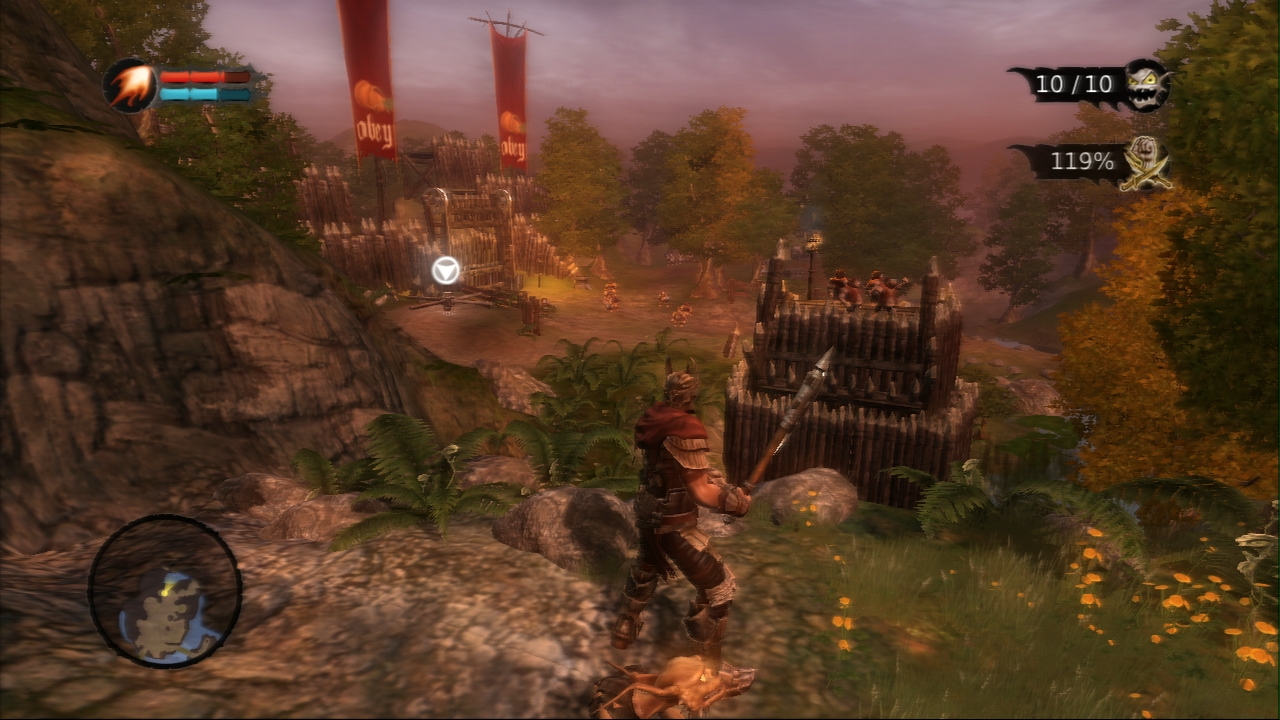Open the circular minimap
Viewport: 1280px width, 720px height.
[165, 590]
